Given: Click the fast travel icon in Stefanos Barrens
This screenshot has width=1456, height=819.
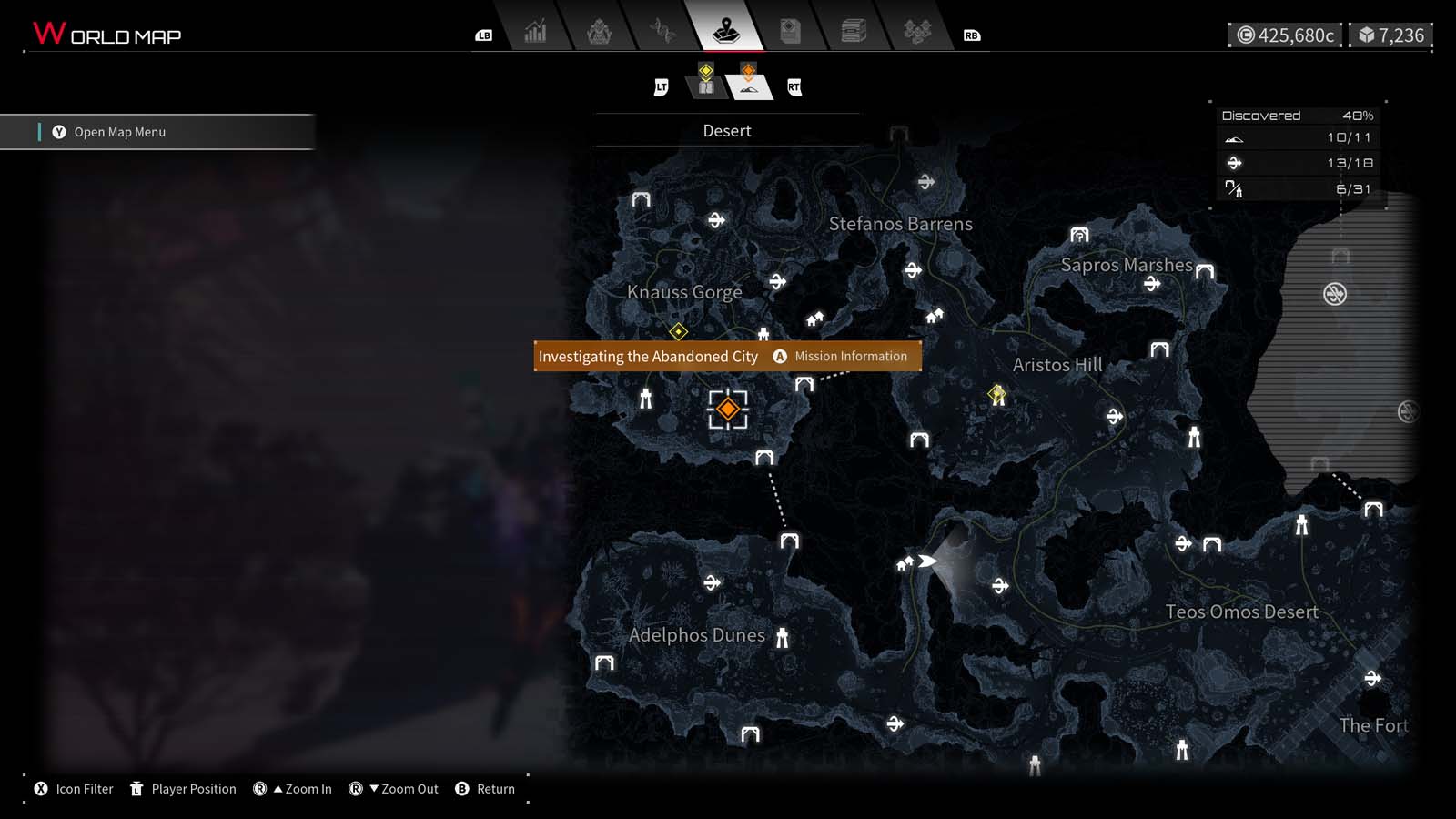Looking at the screenshot, I should (927, 183).
